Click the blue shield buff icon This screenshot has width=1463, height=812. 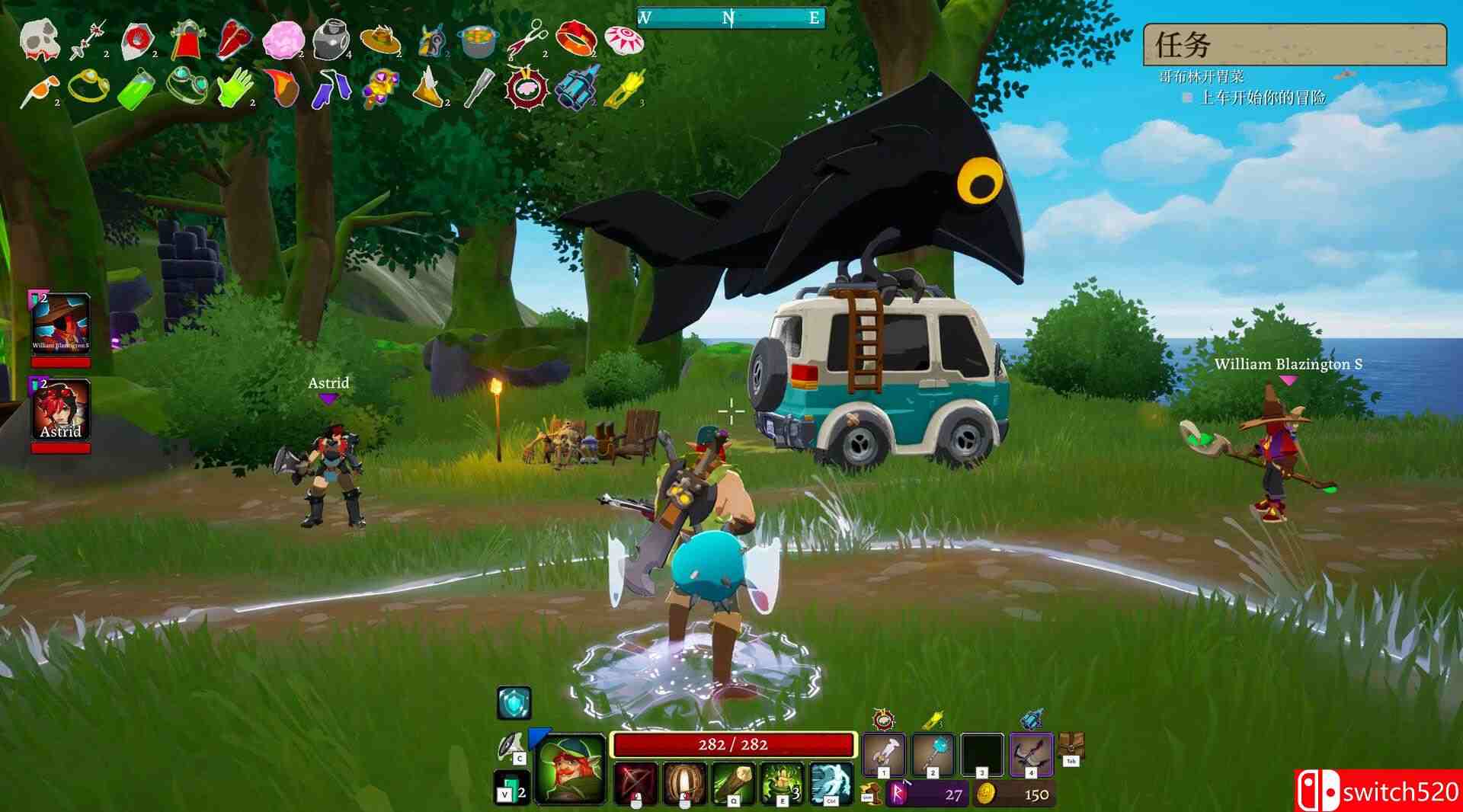click(x=514, y=703)
